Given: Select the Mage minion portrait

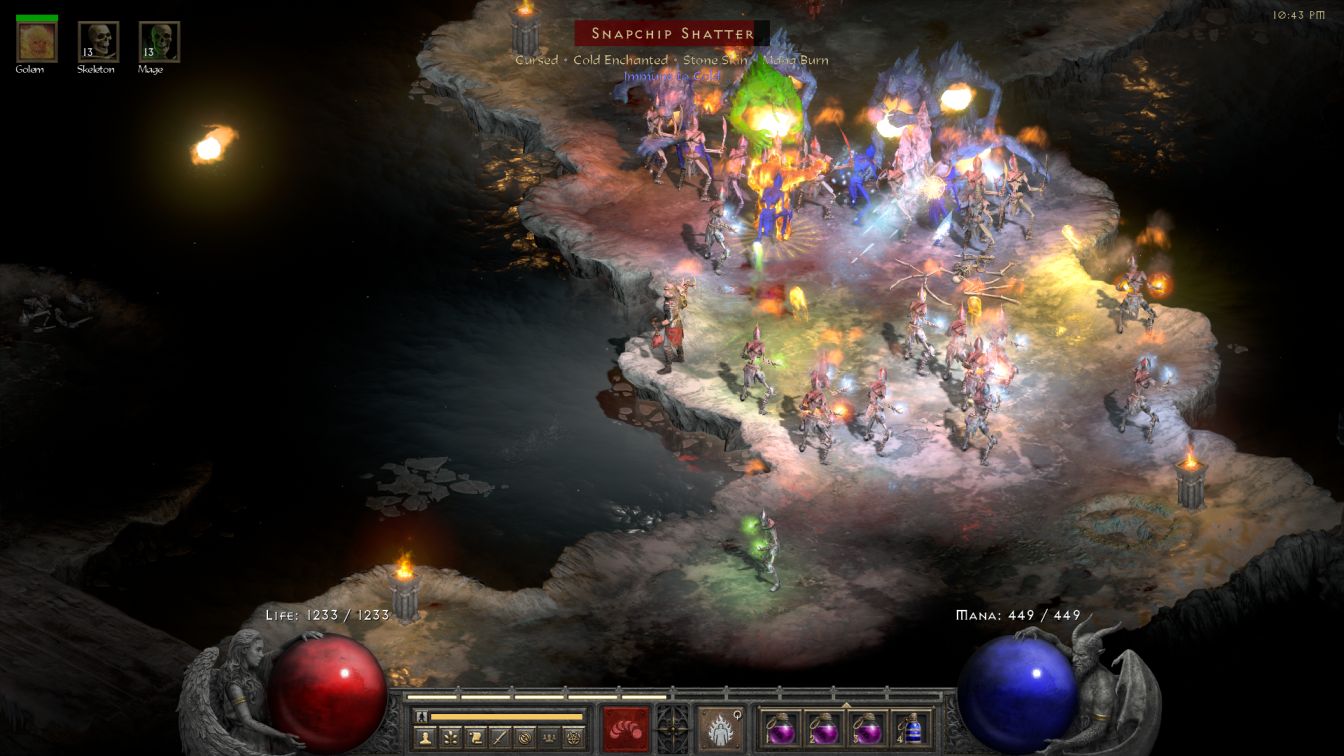Looking at the screenshot, I should point(159,42).
